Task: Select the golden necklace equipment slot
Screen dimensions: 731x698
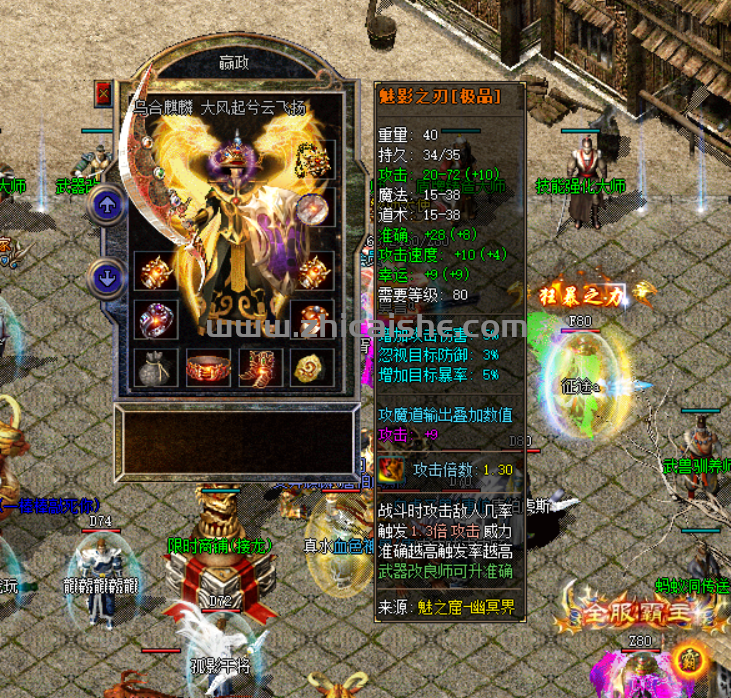Action: pos(316,160)
